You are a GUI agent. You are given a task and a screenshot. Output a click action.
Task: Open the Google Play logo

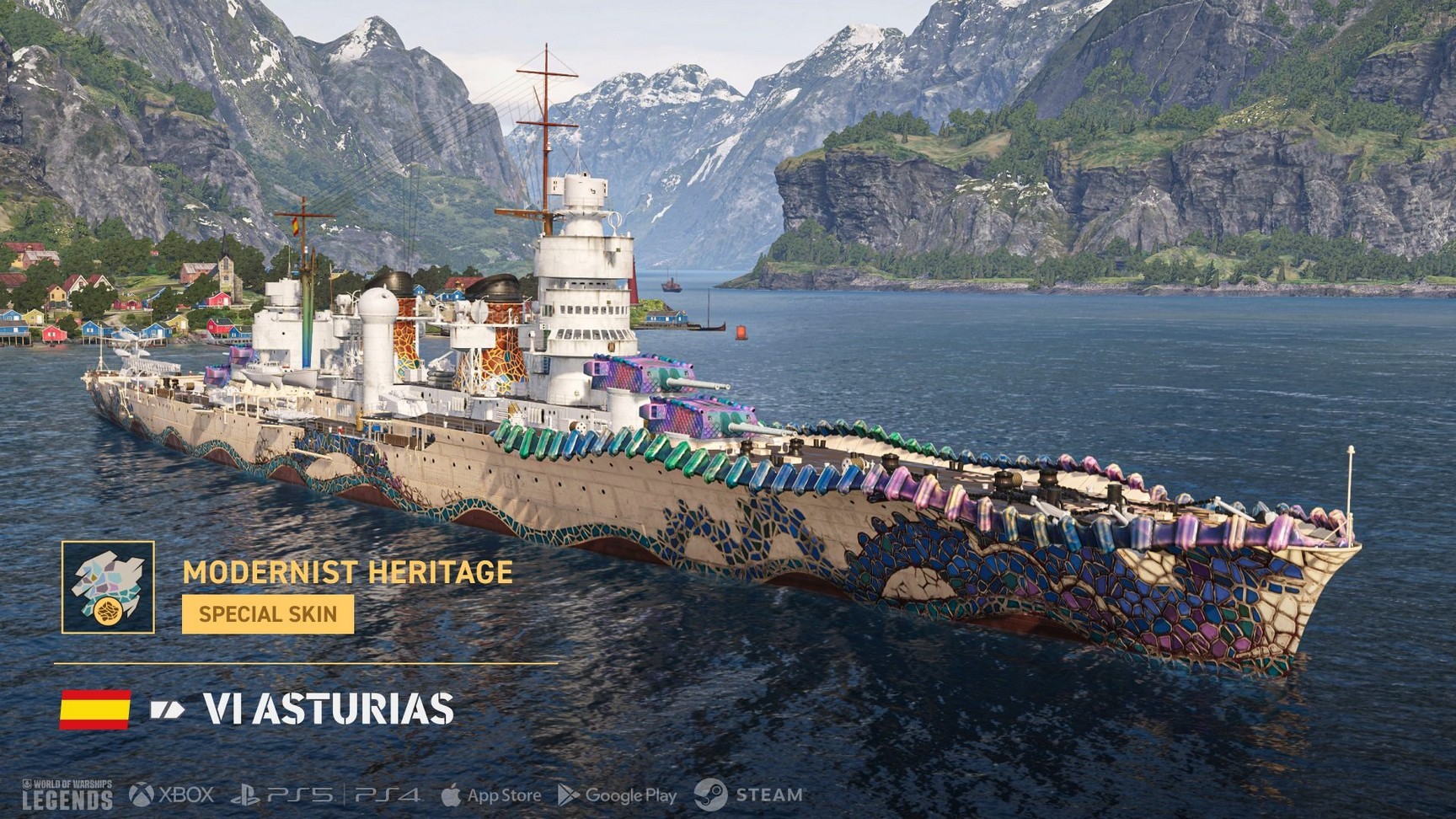click(618, 795)
